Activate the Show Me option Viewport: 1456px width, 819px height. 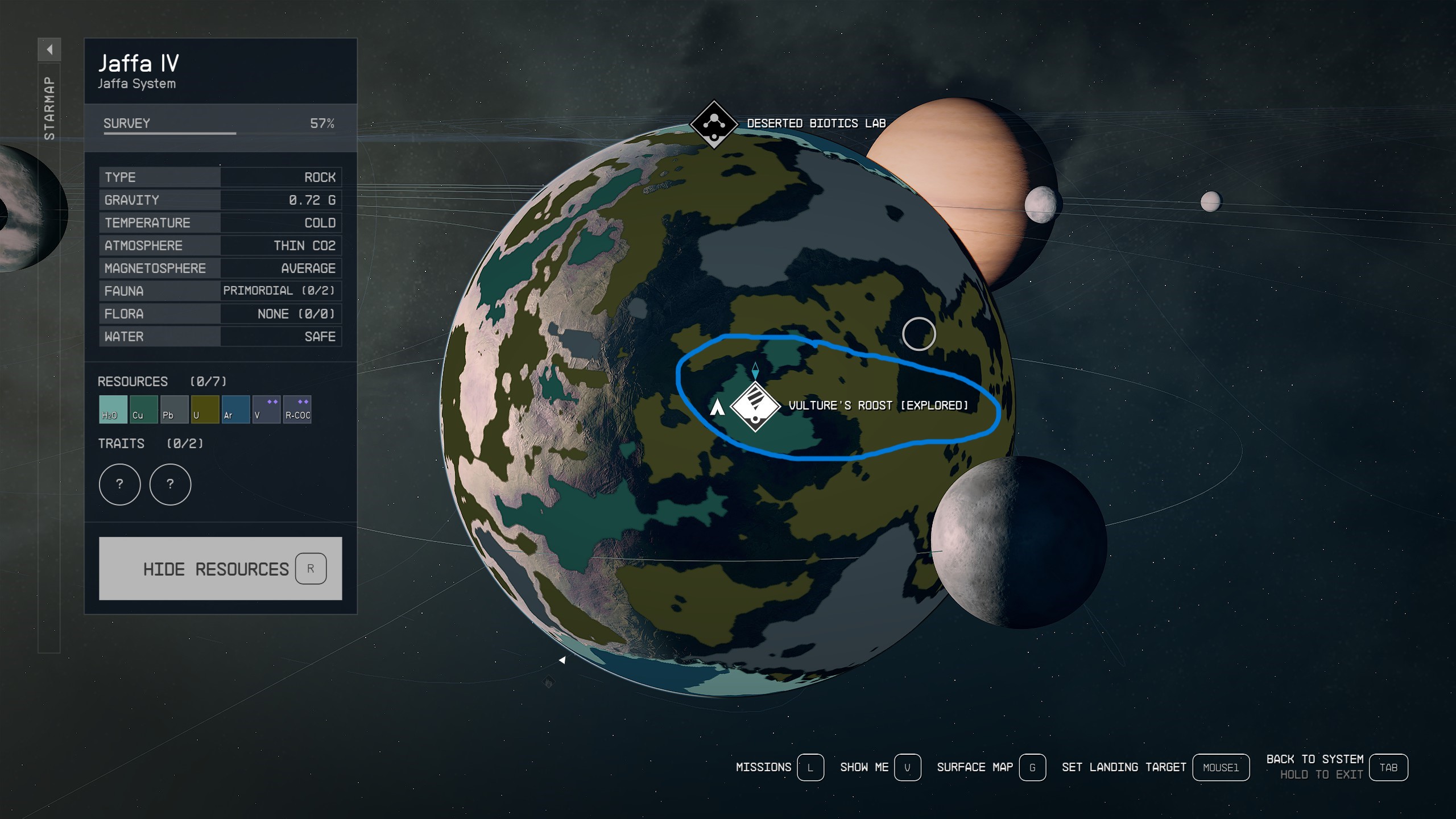point(907,767)
